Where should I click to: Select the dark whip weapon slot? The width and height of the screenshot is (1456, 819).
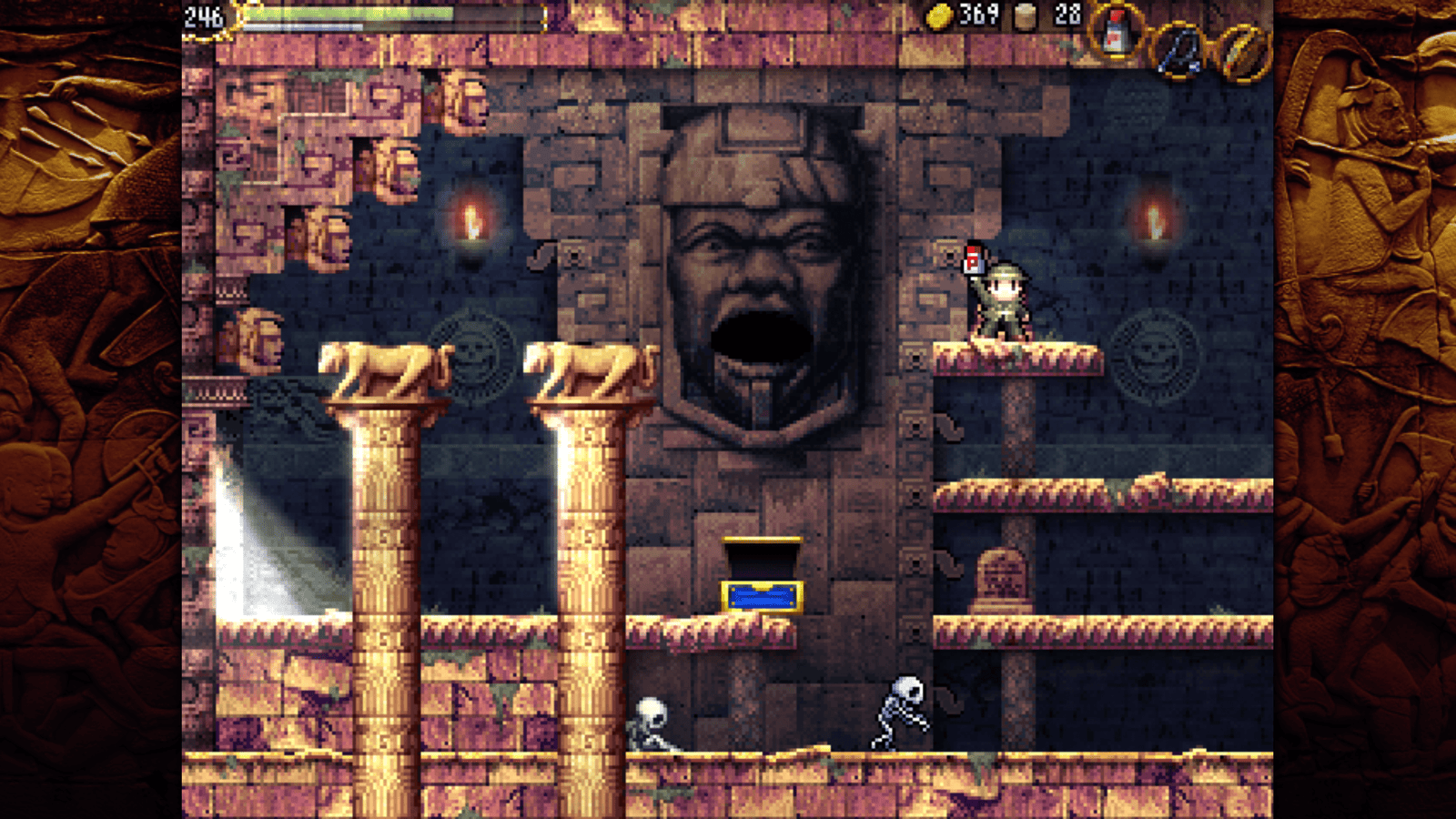point(1180,51)
